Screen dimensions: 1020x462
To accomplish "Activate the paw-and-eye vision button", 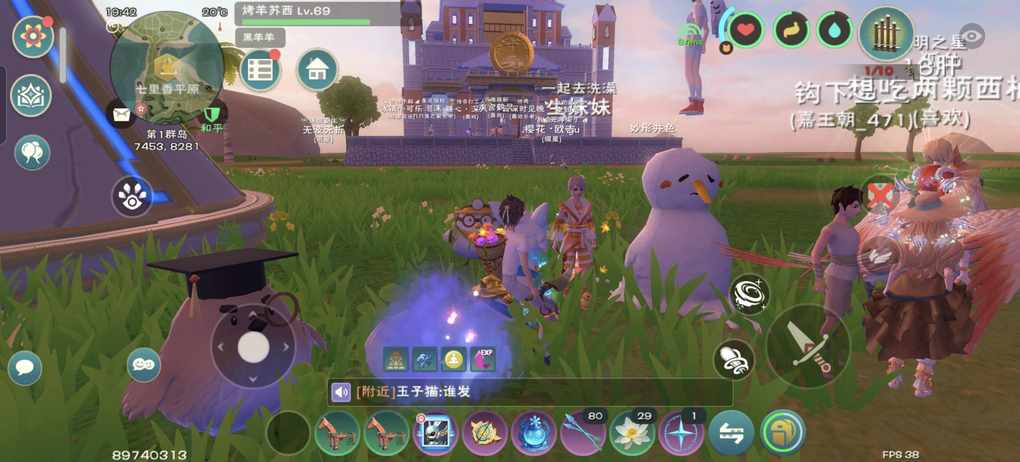I will [131, 196].
